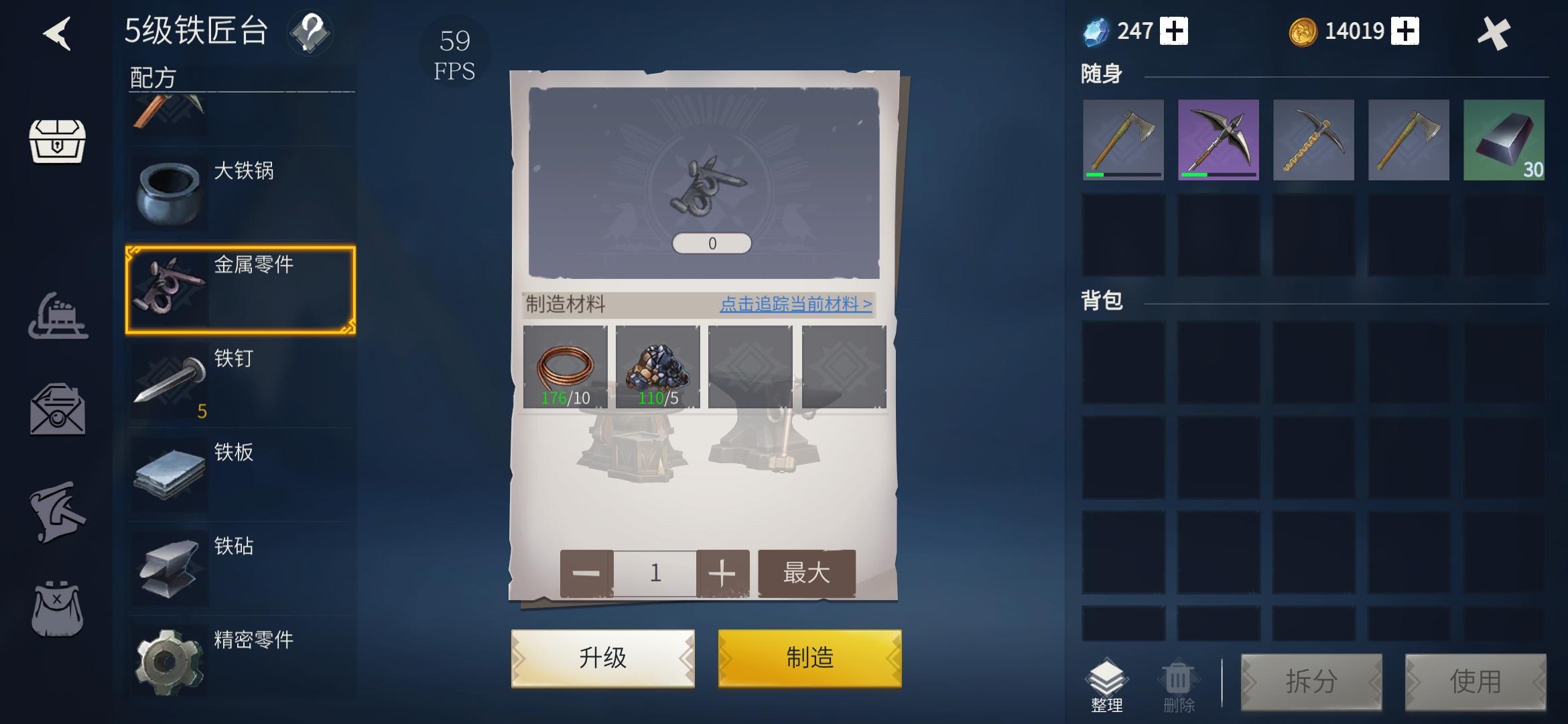Tap the back arrow at top left
The image size is (1568, 724).
pos(59,34)
